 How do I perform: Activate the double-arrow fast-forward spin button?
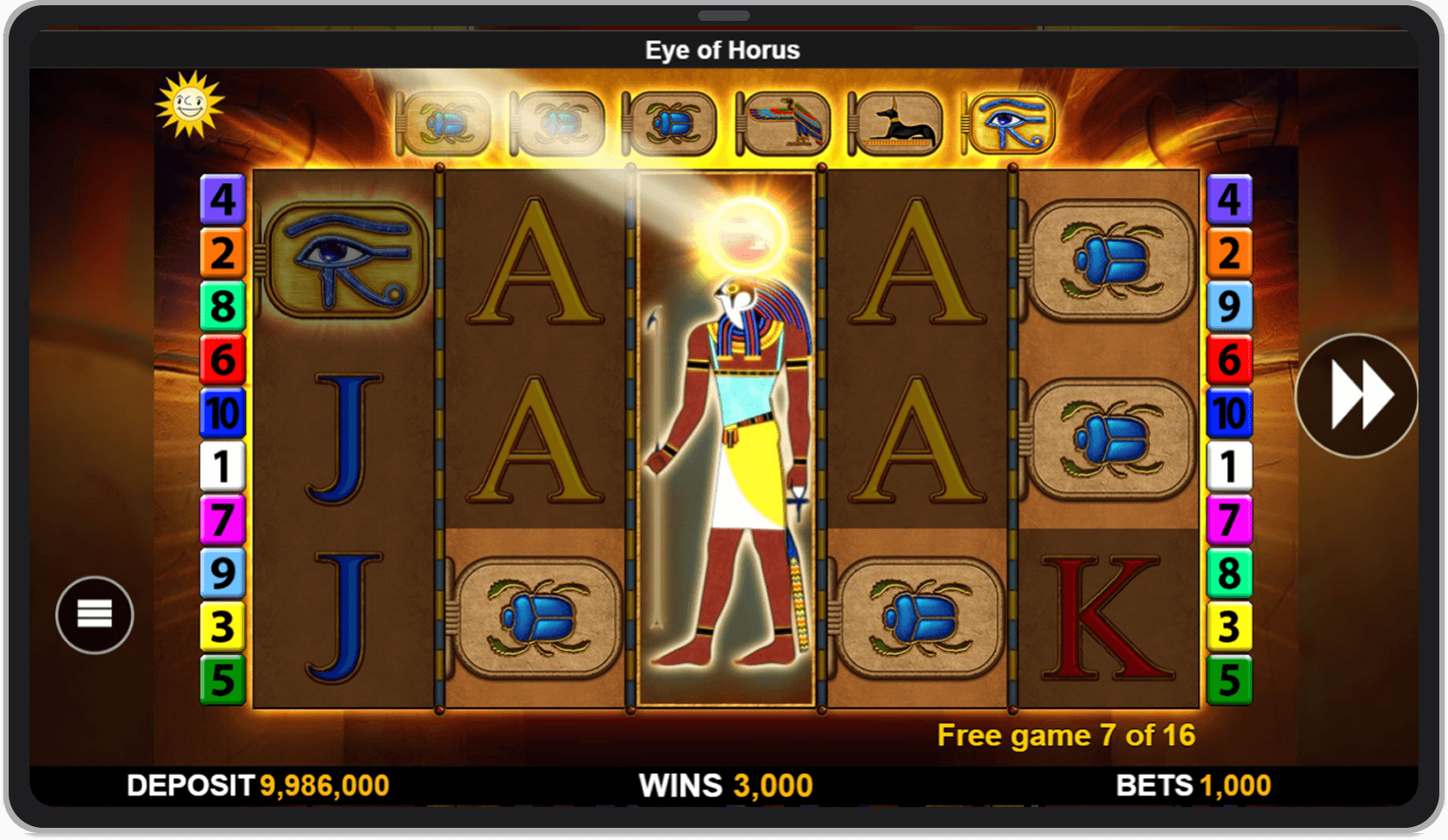(1356, 396)
